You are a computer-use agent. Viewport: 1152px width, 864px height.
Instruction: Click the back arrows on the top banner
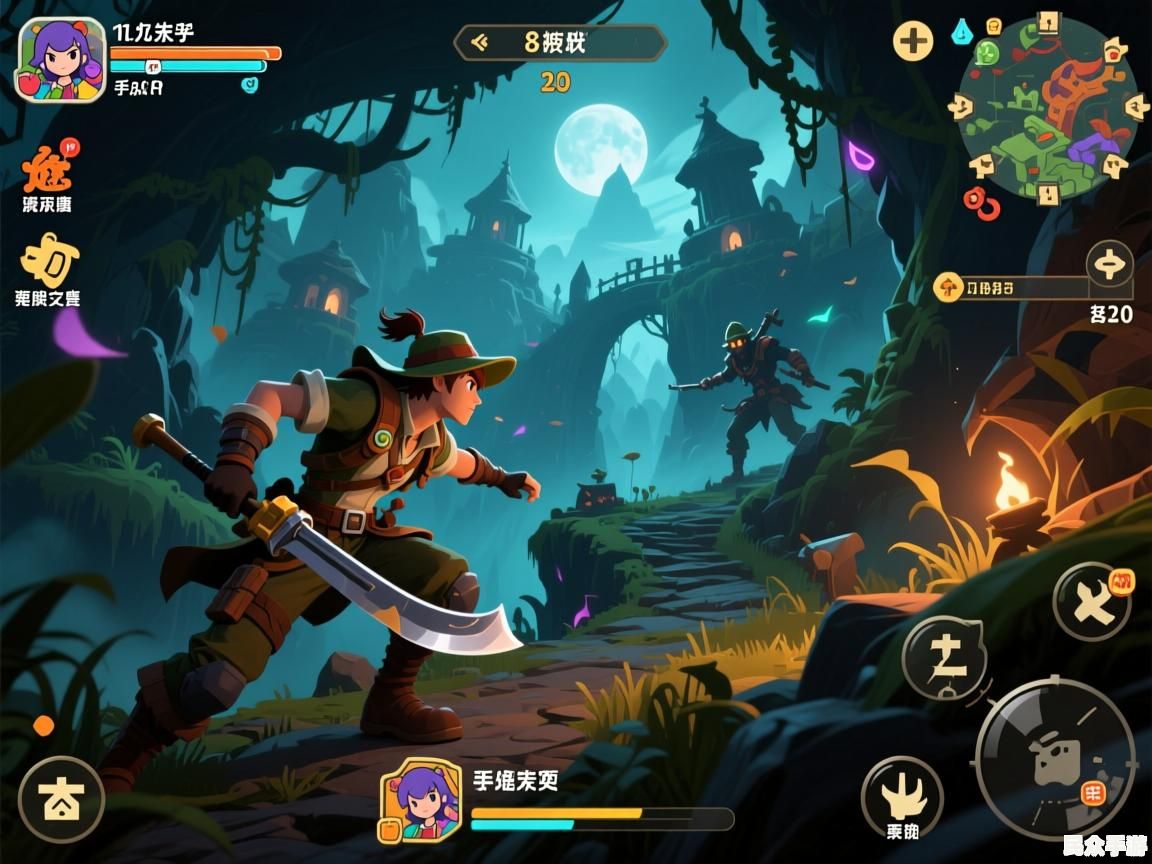click(x=479, y=42)
